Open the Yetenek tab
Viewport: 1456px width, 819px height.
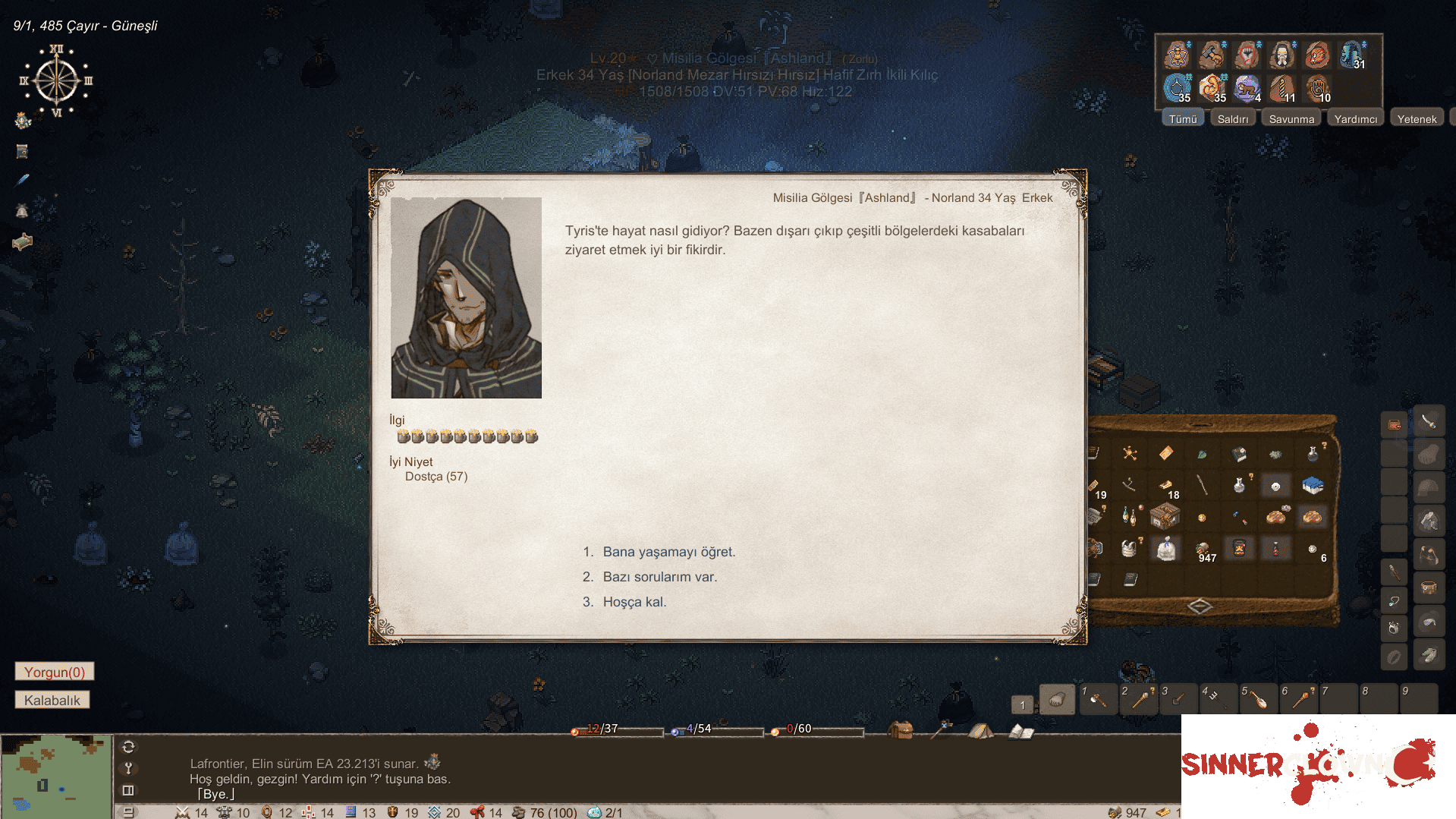pos(1417,119)
